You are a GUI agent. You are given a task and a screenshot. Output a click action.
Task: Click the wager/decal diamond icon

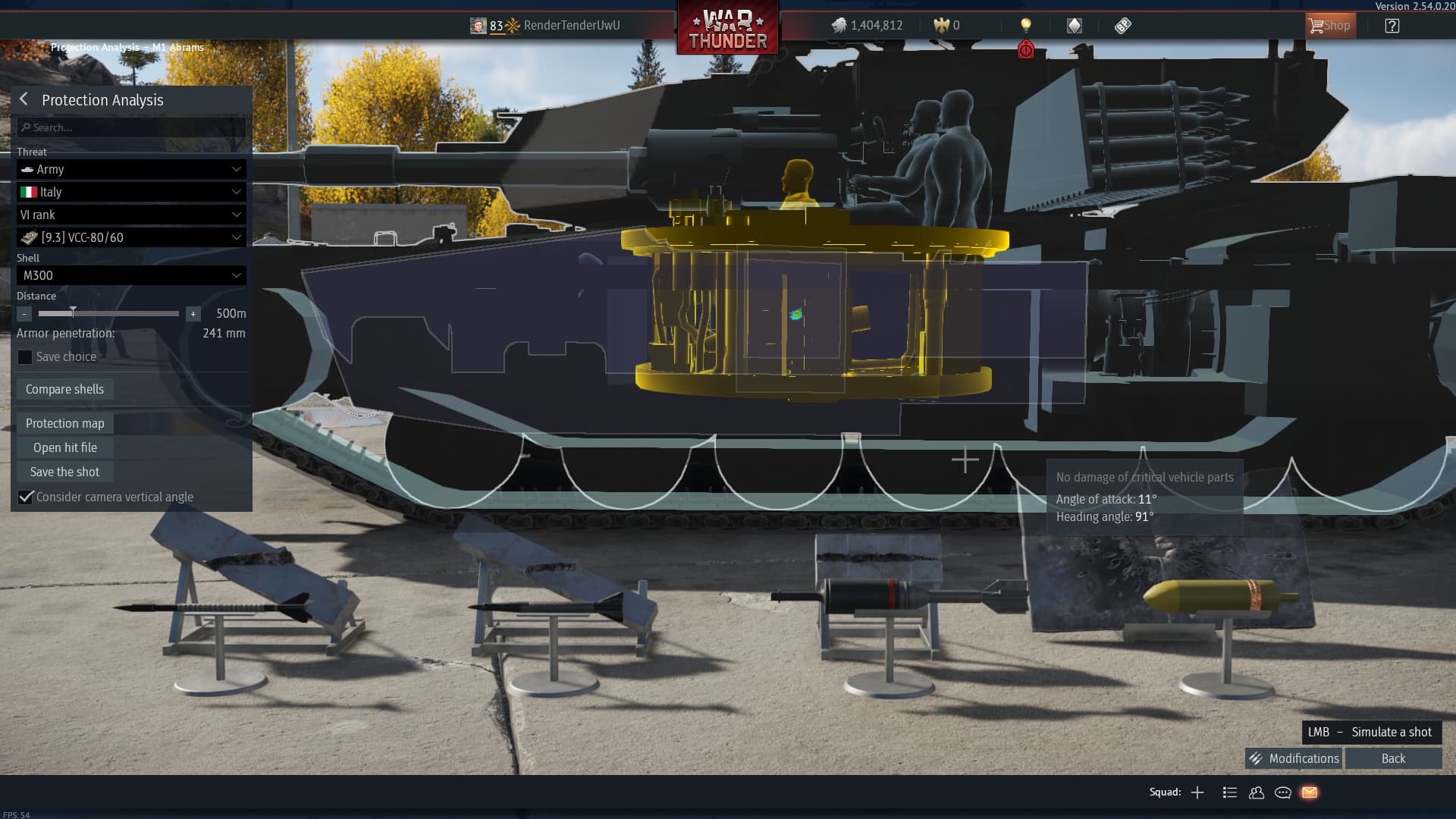point(1074,25)
